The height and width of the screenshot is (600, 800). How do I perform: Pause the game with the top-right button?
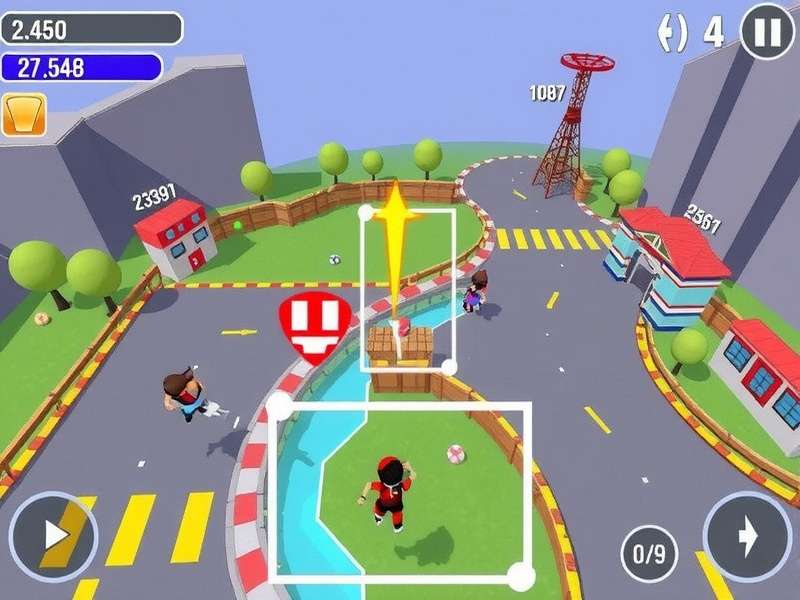pos(767,32)
